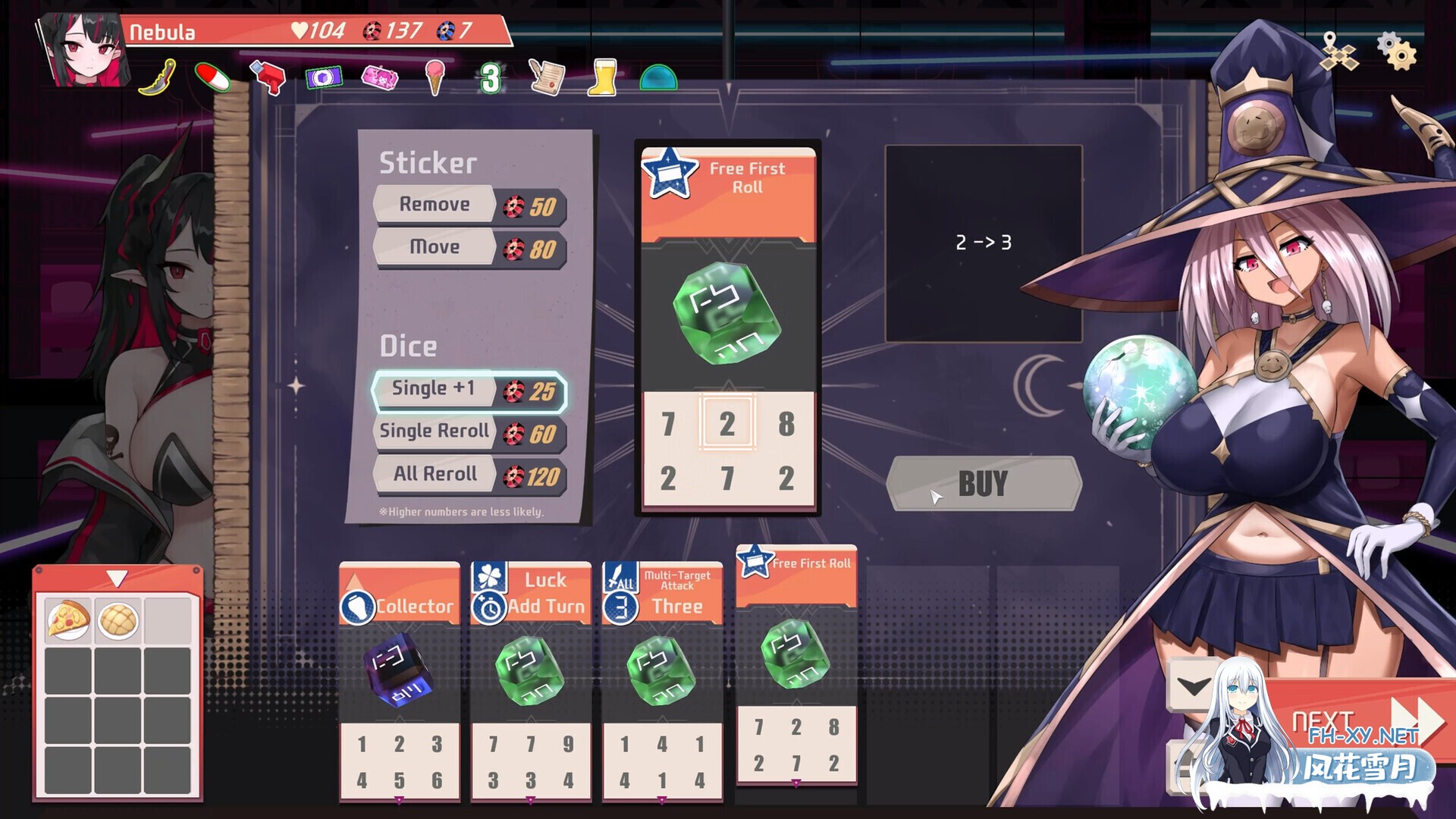Expand the Collector card details arrow
The width and height of the screenshot is (1456, 819).
tap(399, 799)
